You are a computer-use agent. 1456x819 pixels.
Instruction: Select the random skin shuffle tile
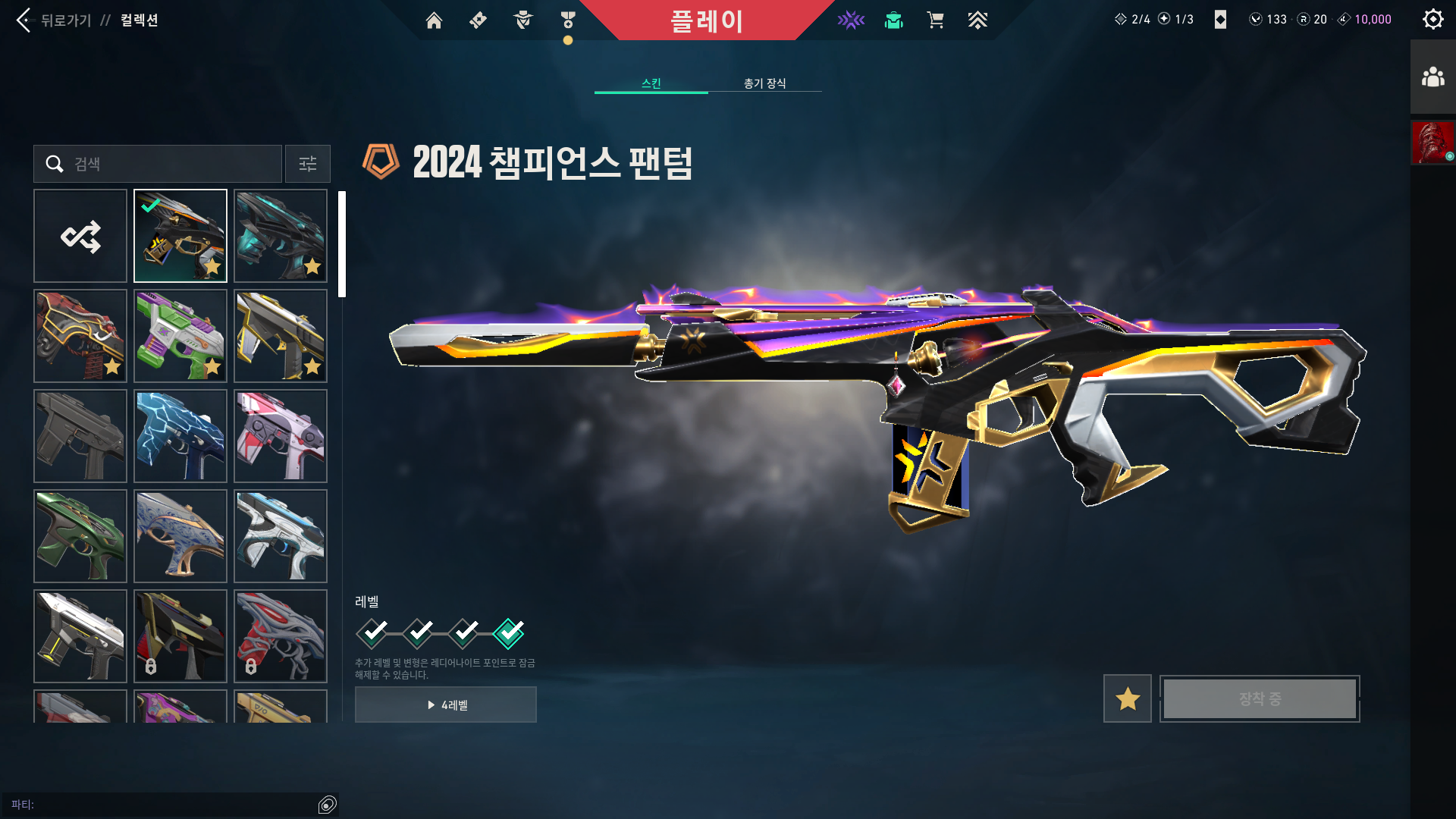point(80,236)
